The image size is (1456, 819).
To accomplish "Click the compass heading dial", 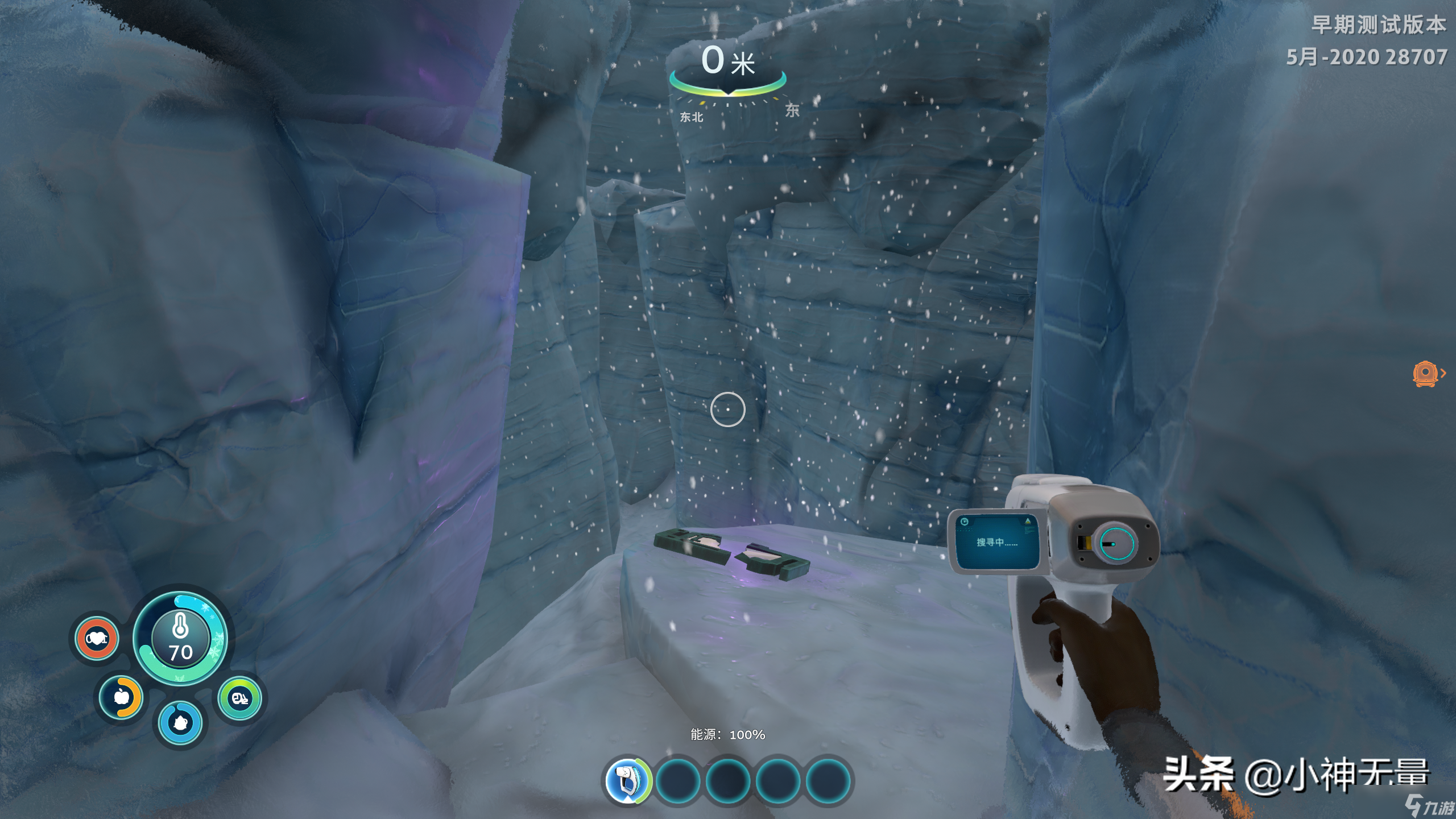I will (727, 85).
